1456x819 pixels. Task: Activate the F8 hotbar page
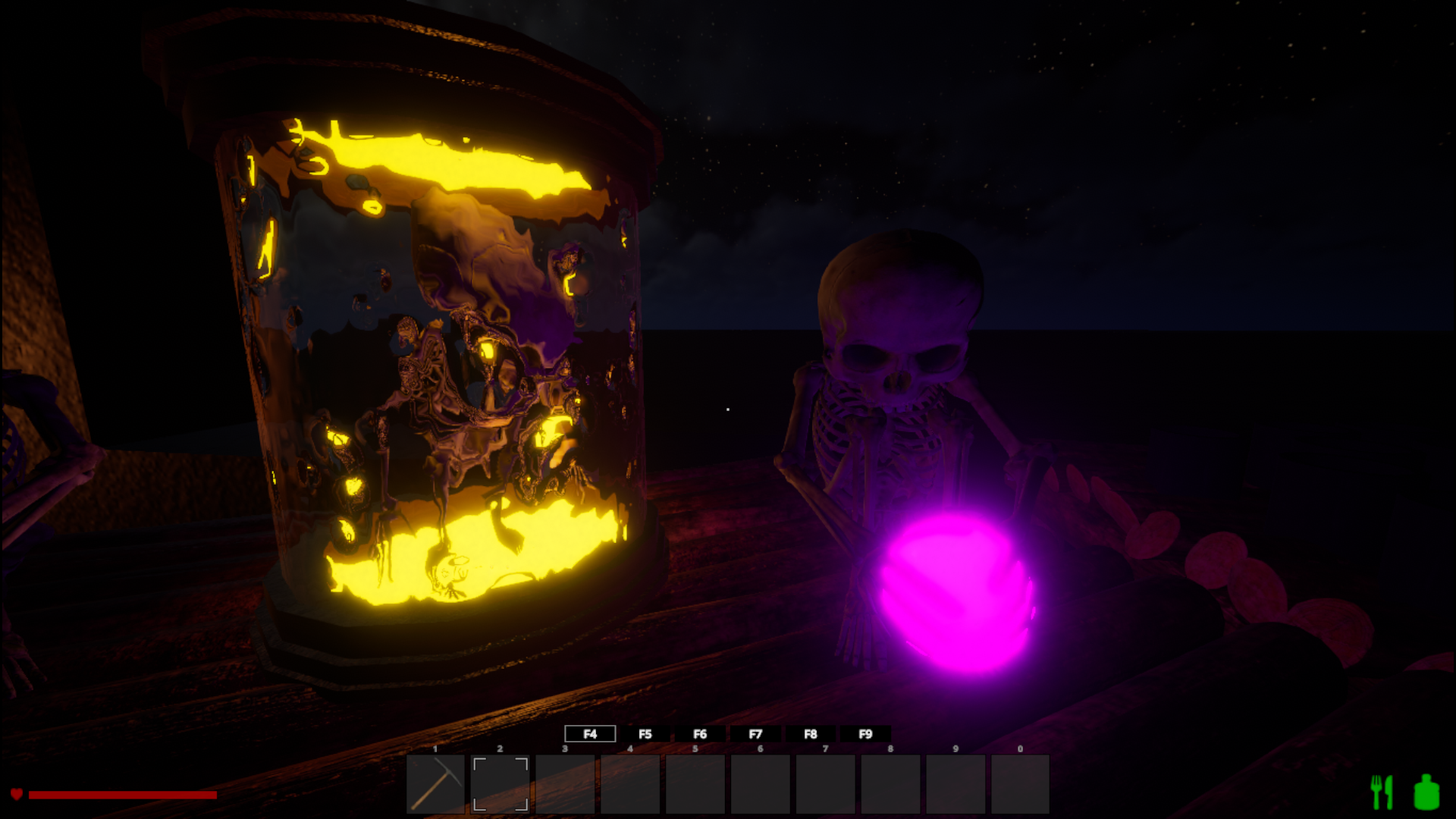[x=811, y=734]
